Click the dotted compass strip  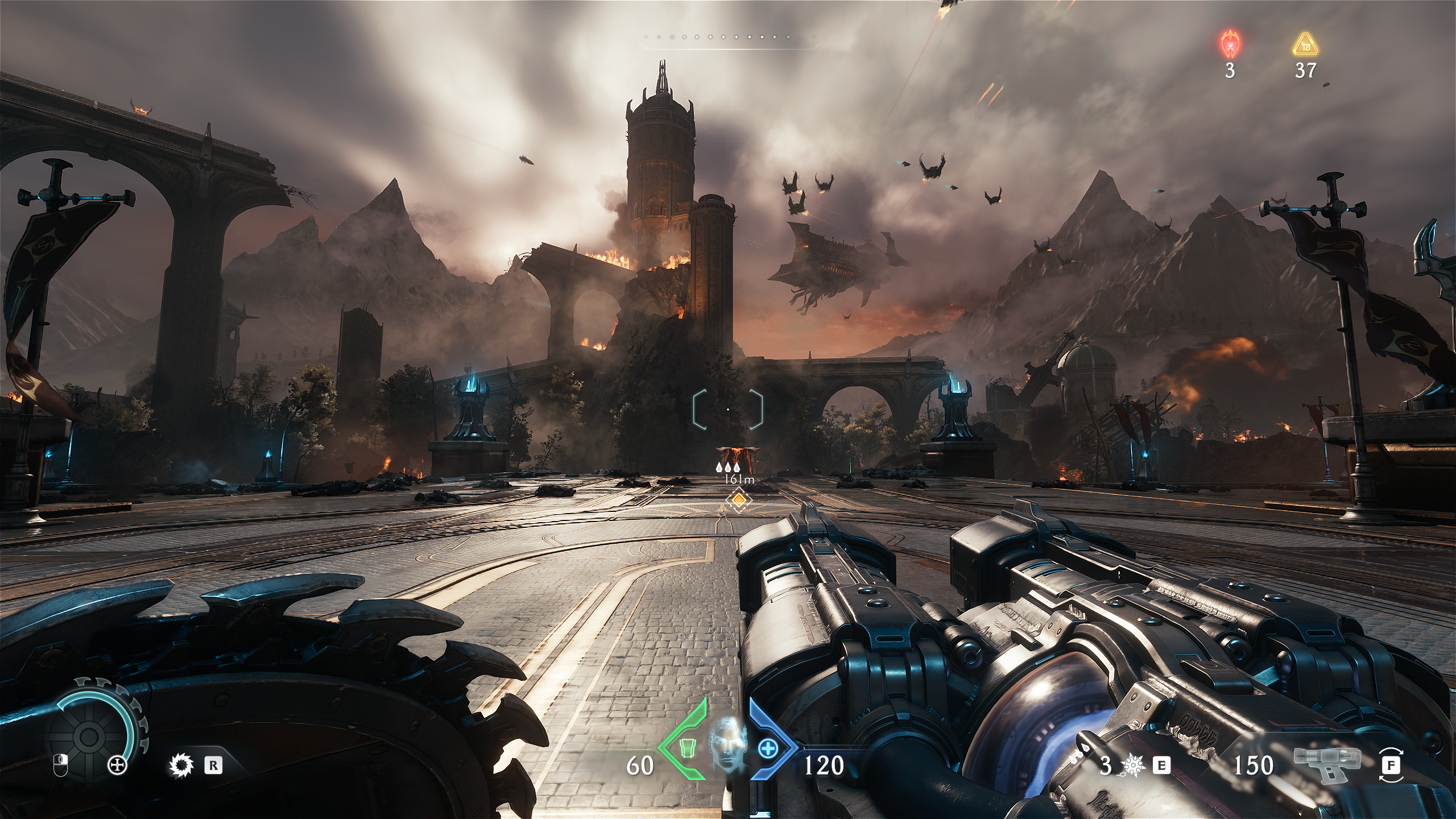tap(729, 37)
